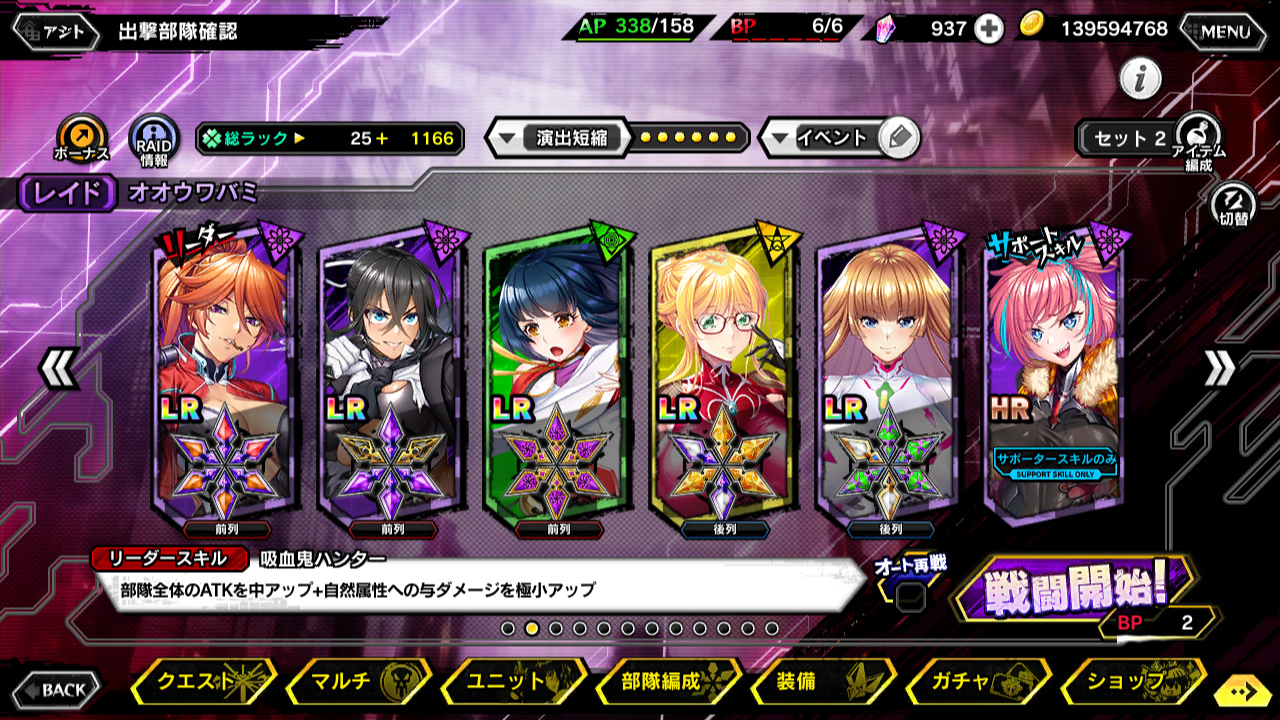Show next party with right double-arrow

point(1219,369)
